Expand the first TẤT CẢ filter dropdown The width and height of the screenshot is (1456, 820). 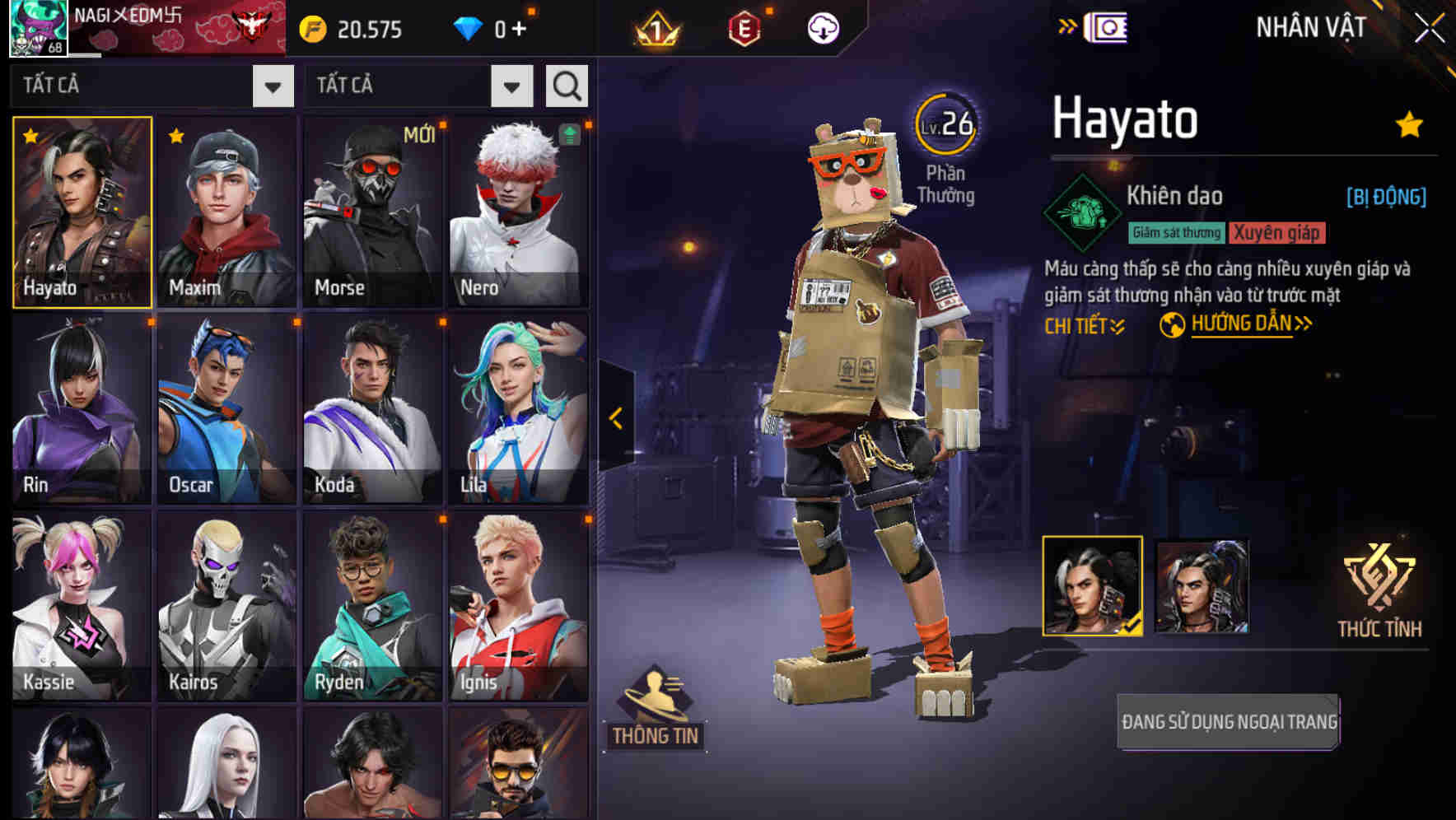pyautogui.click(x=272, y=85)
